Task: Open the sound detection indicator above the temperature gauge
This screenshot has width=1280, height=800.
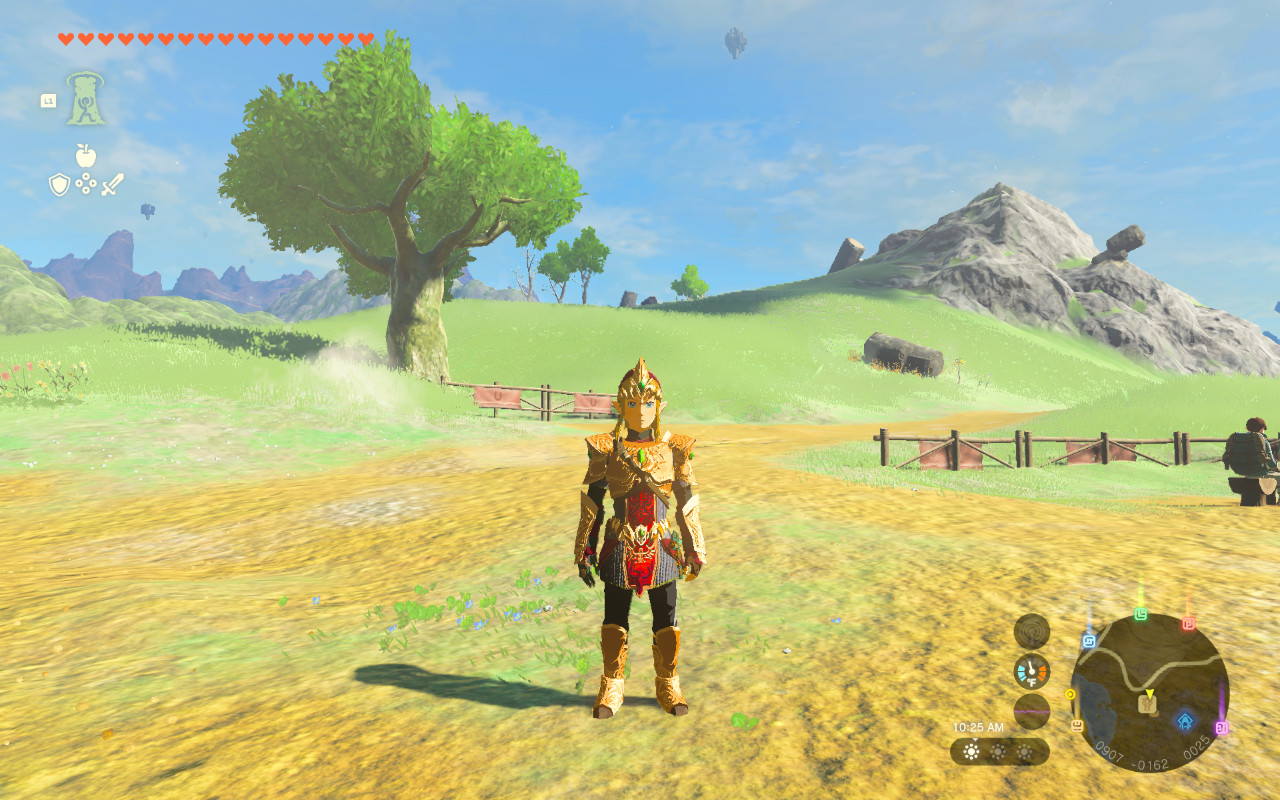Action: 1031,630
